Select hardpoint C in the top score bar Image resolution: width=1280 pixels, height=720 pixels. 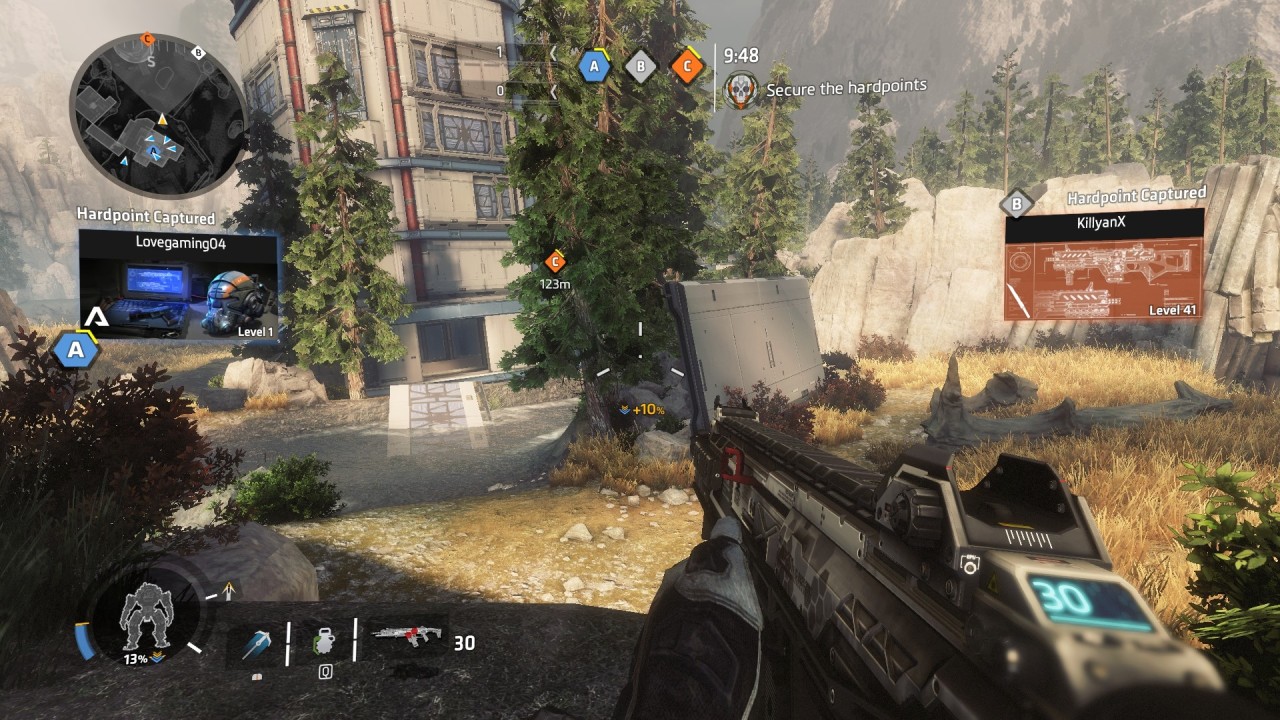pos(687,67)
